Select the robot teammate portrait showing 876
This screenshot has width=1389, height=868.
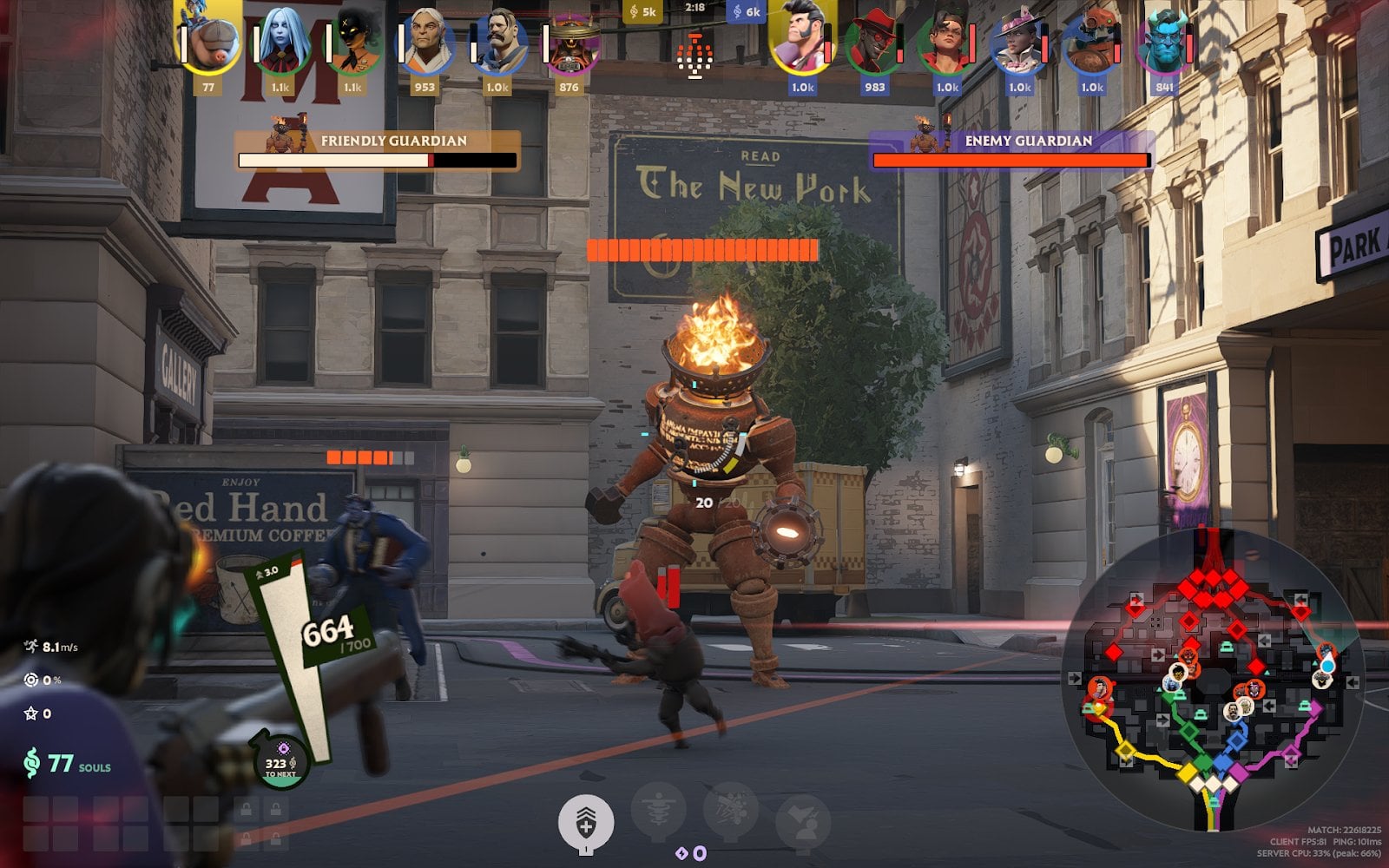click(x=569, y=43)
